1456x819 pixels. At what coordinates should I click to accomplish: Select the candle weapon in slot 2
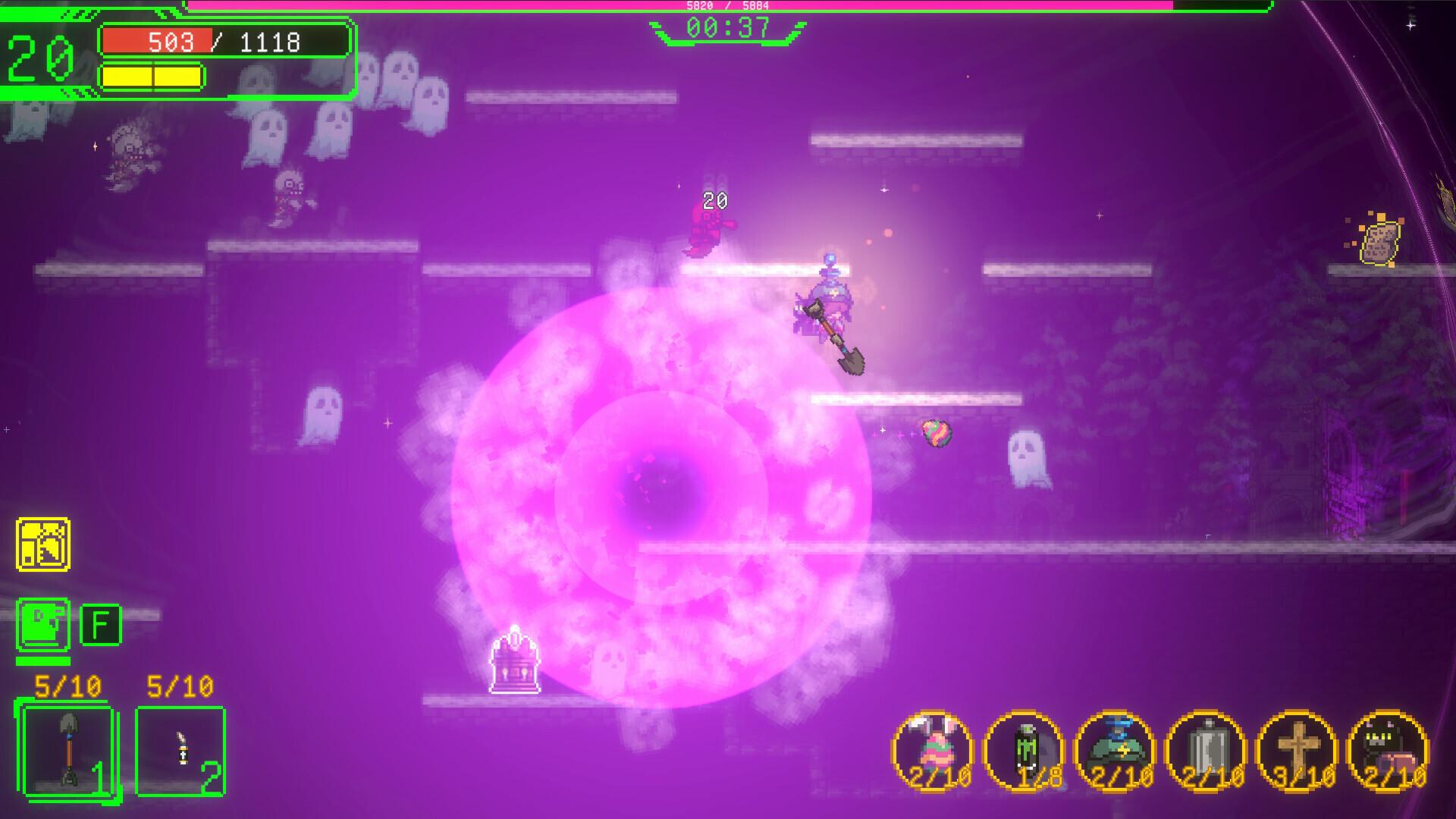tap(180, 751)
